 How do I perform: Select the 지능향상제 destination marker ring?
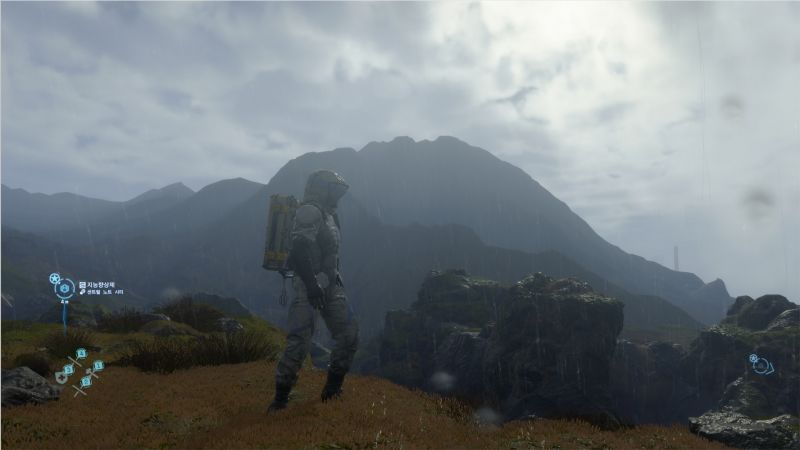click(x=65, y=290)
